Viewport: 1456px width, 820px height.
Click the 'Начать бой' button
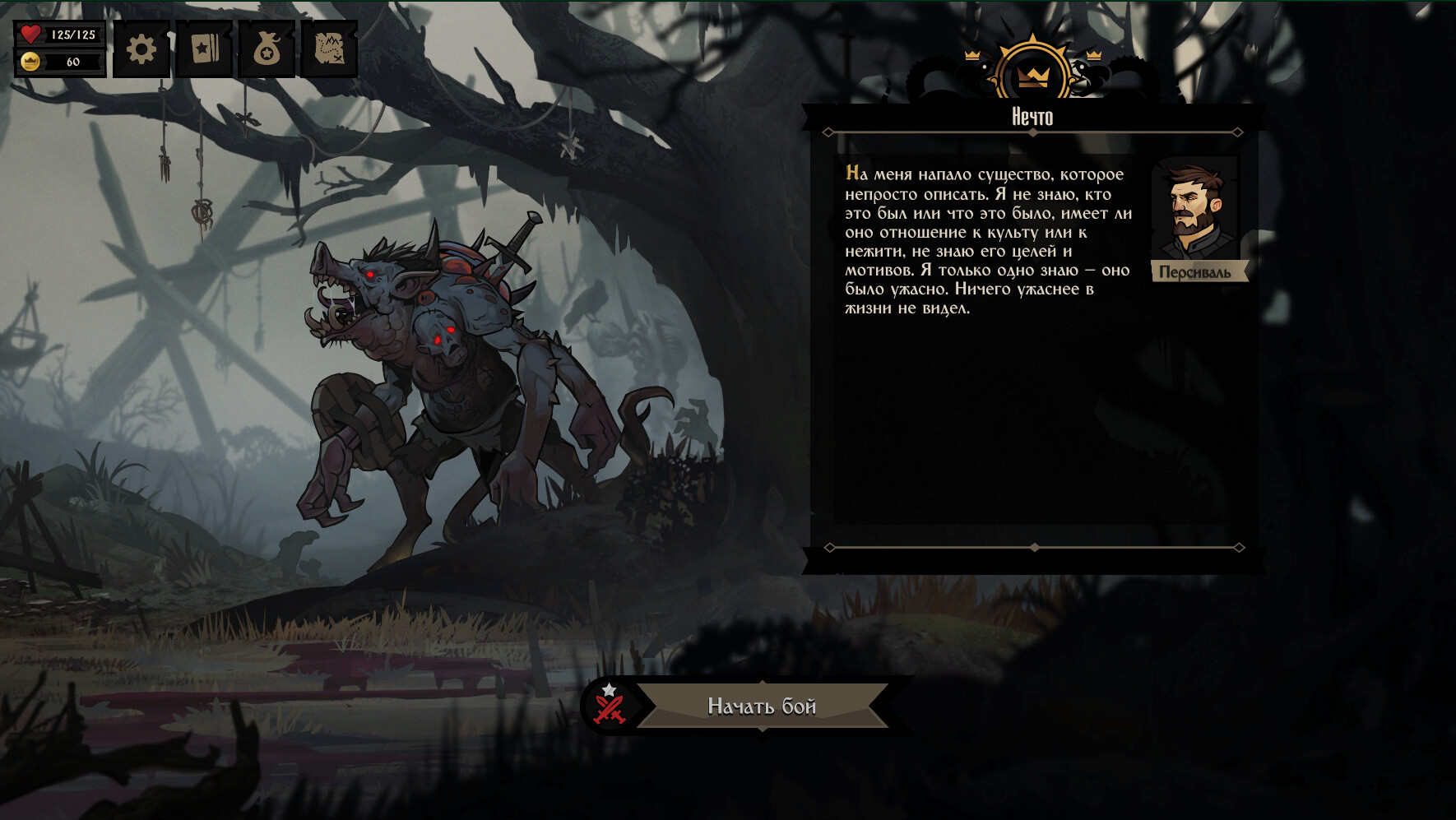coord(762,706)
